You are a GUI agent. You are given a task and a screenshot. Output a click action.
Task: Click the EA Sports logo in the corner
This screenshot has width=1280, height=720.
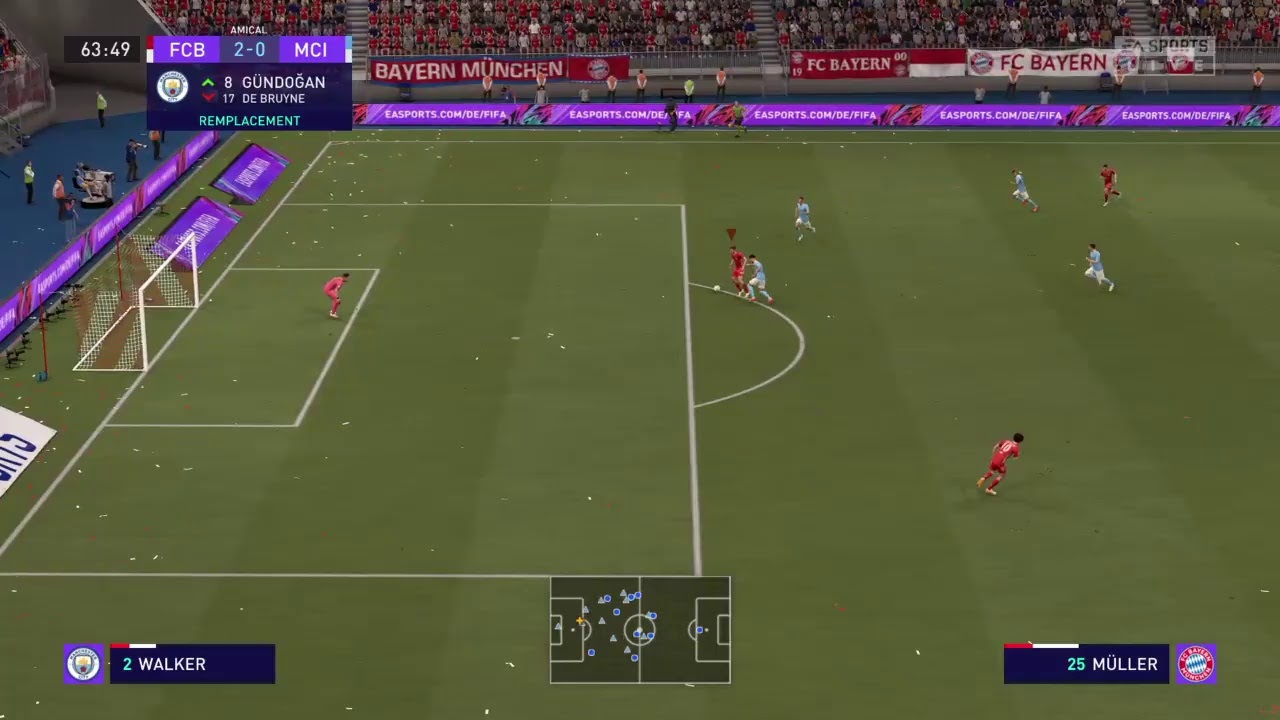point(1170,45)
